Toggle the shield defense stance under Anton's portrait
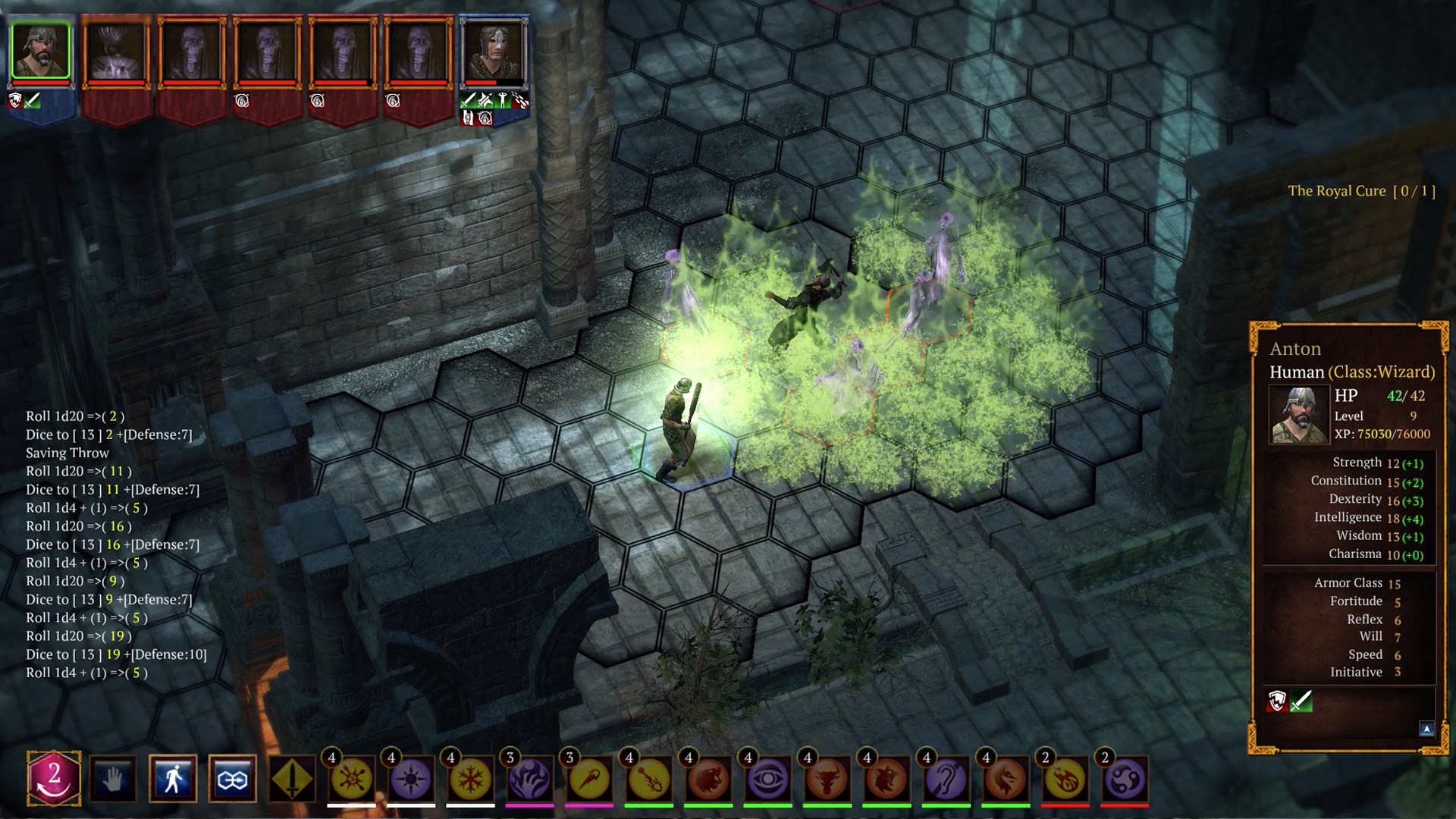 coord(14,101)
